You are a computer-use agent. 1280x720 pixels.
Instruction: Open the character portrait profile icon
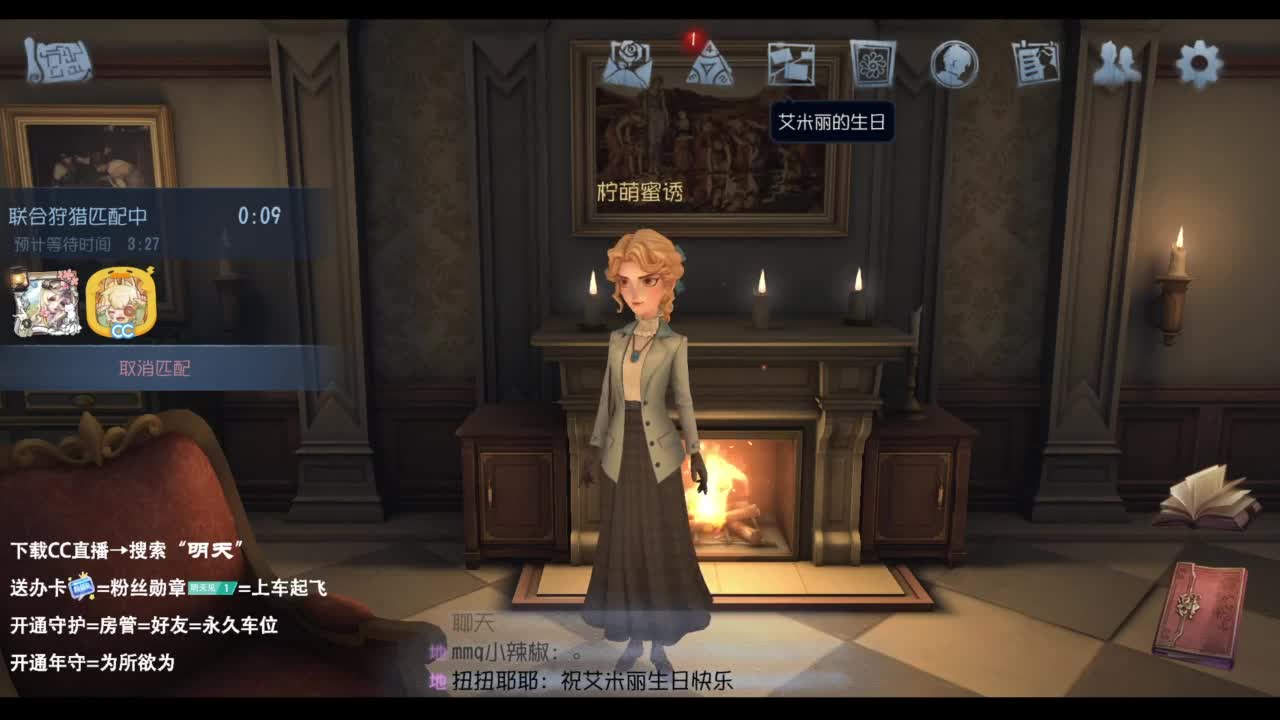952,62
